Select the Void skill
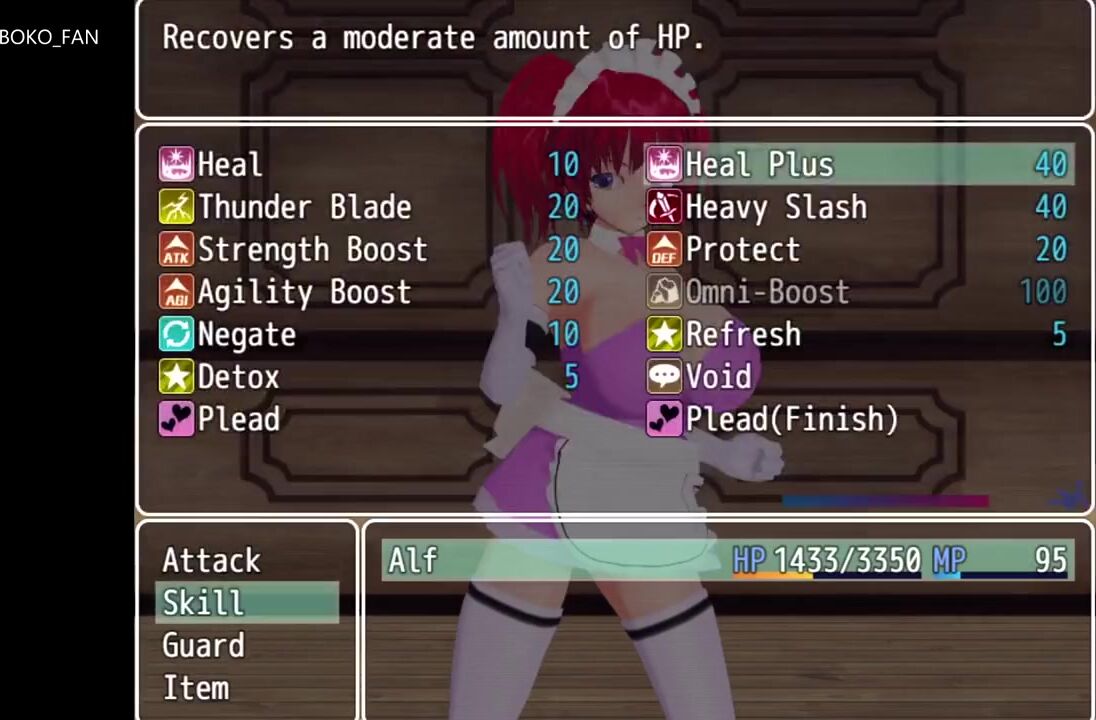1096x720 pixels. tap(718, 377)
